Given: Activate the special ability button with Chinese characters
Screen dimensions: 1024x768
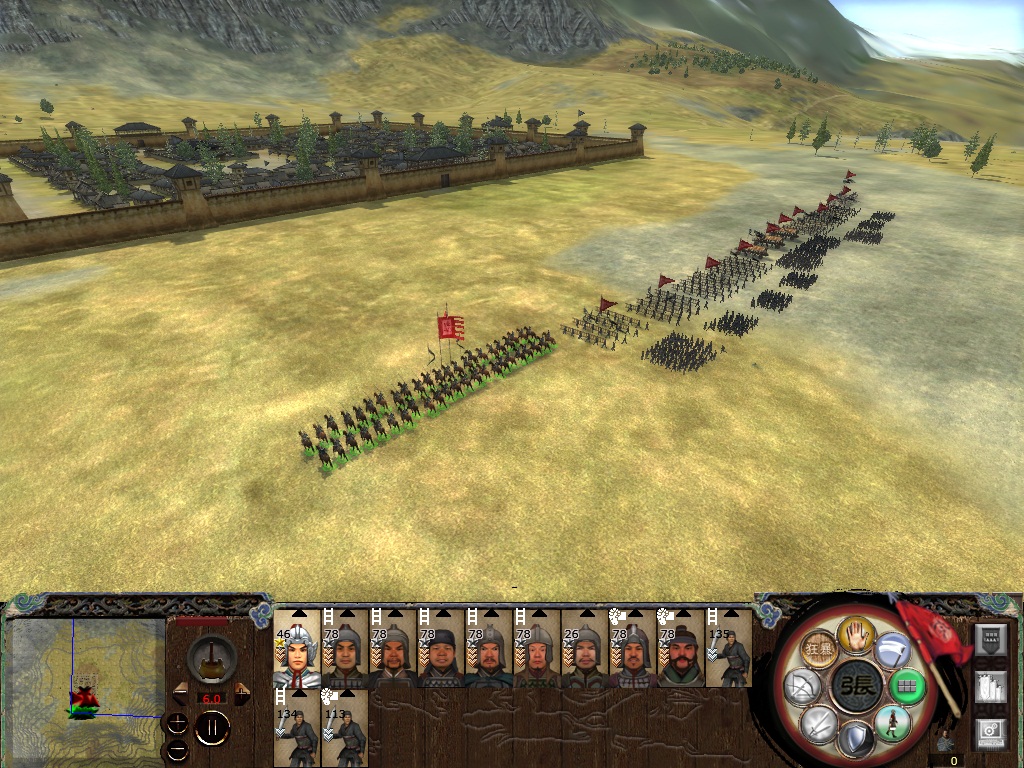Looking at the screenshot, I should pos(820,651).
